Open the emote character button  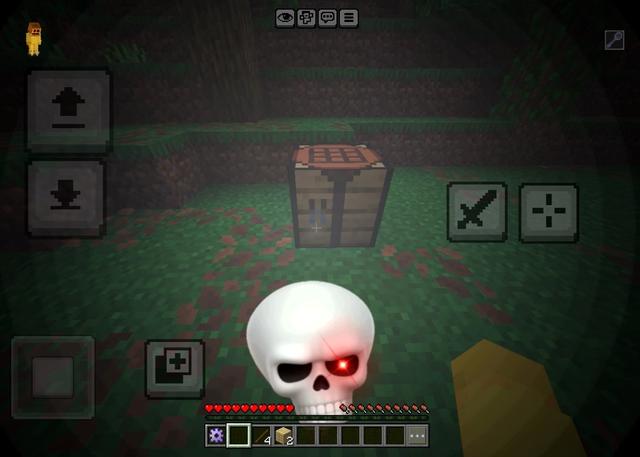[306, 18]
